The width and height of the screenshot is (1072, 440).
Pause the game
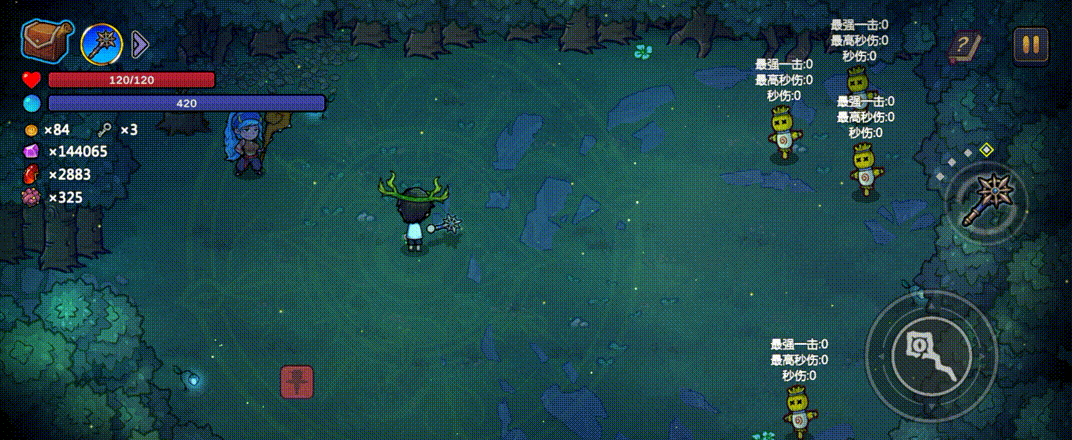1030,44
